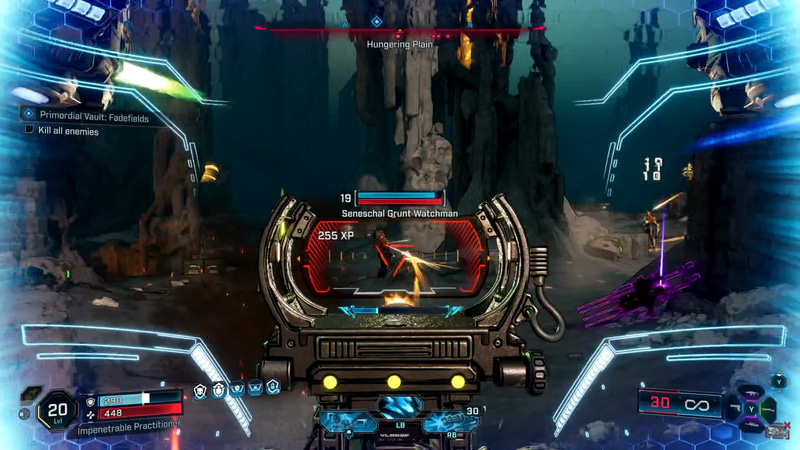
Task: Click the diamond objective marker on the compass
Action: [x=376, y=21]
